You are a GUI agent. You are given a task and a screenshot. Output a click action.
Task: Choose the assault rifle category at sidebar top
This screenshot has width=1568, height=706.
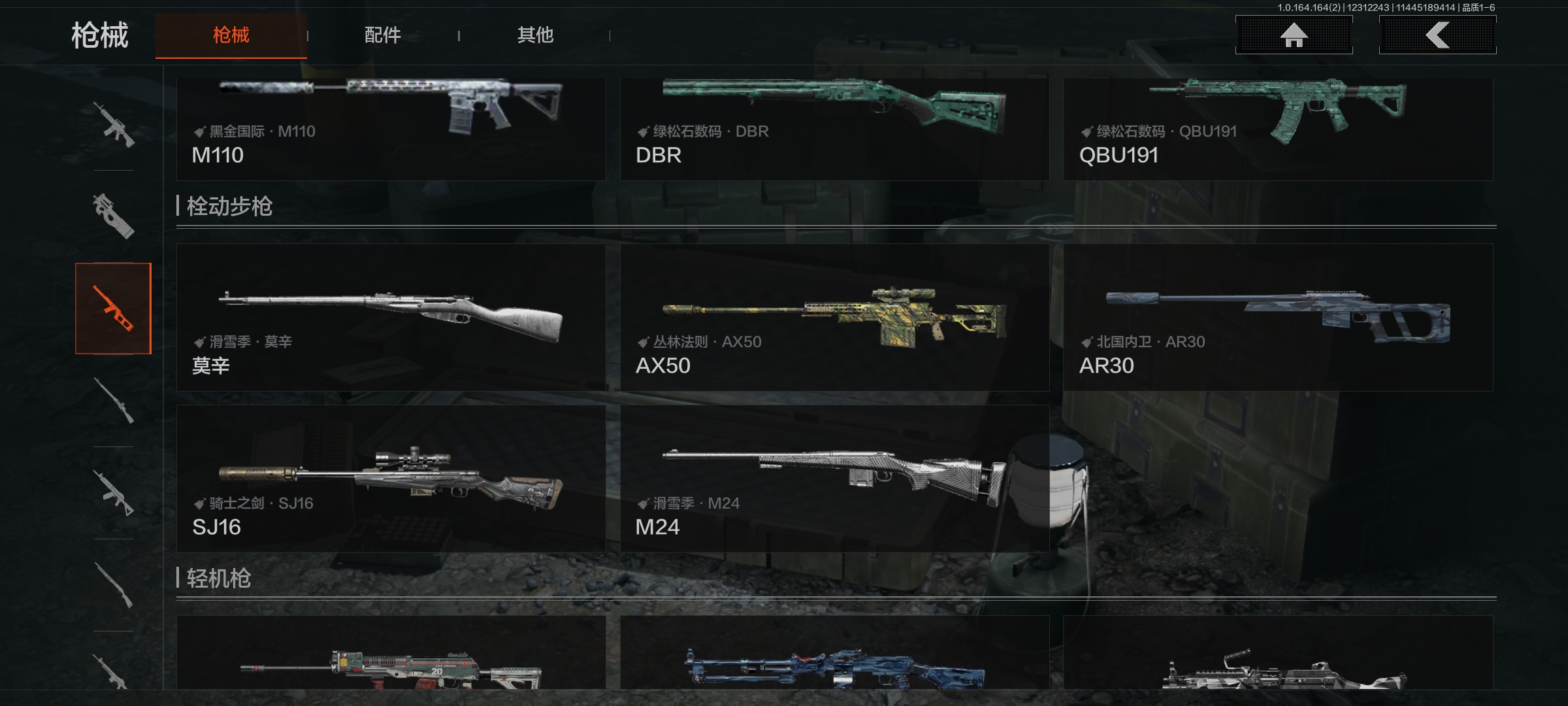click(113, 124)
